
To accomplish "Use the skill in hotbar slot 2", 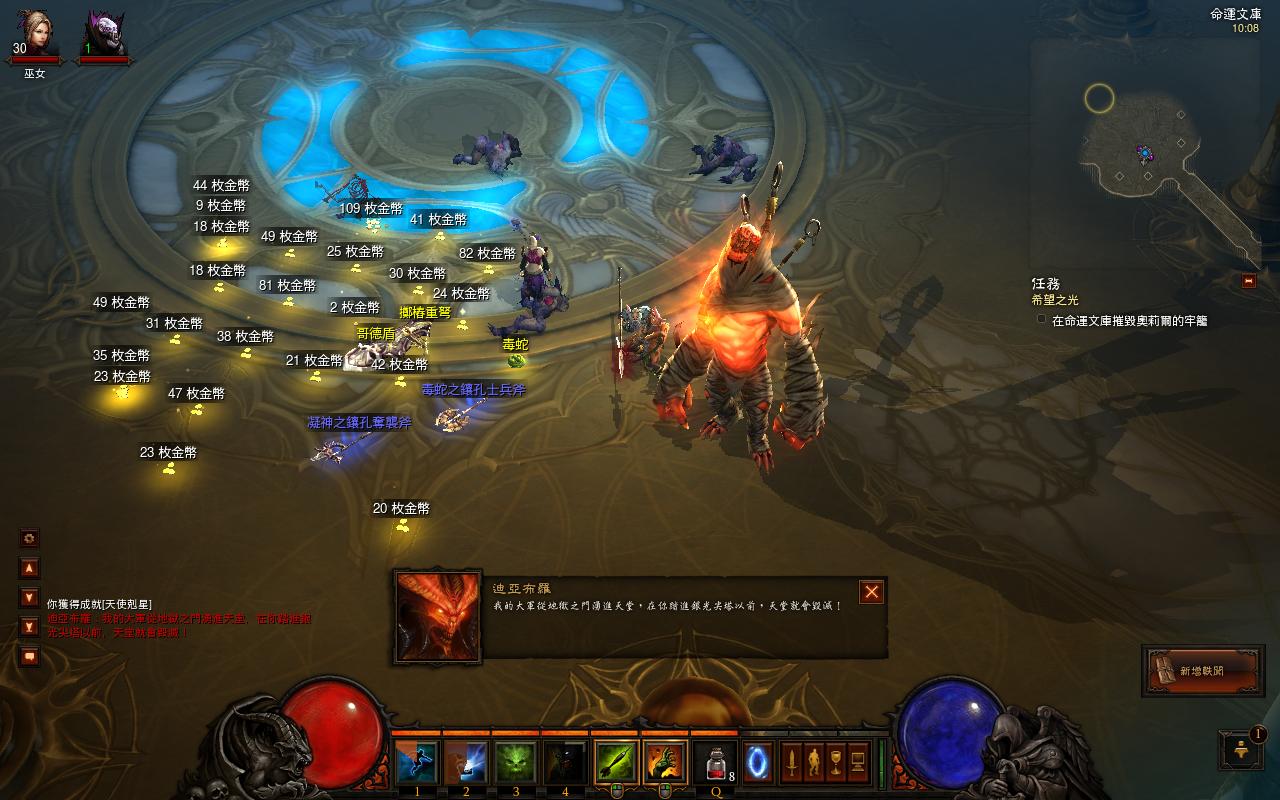I will point(465,762).
